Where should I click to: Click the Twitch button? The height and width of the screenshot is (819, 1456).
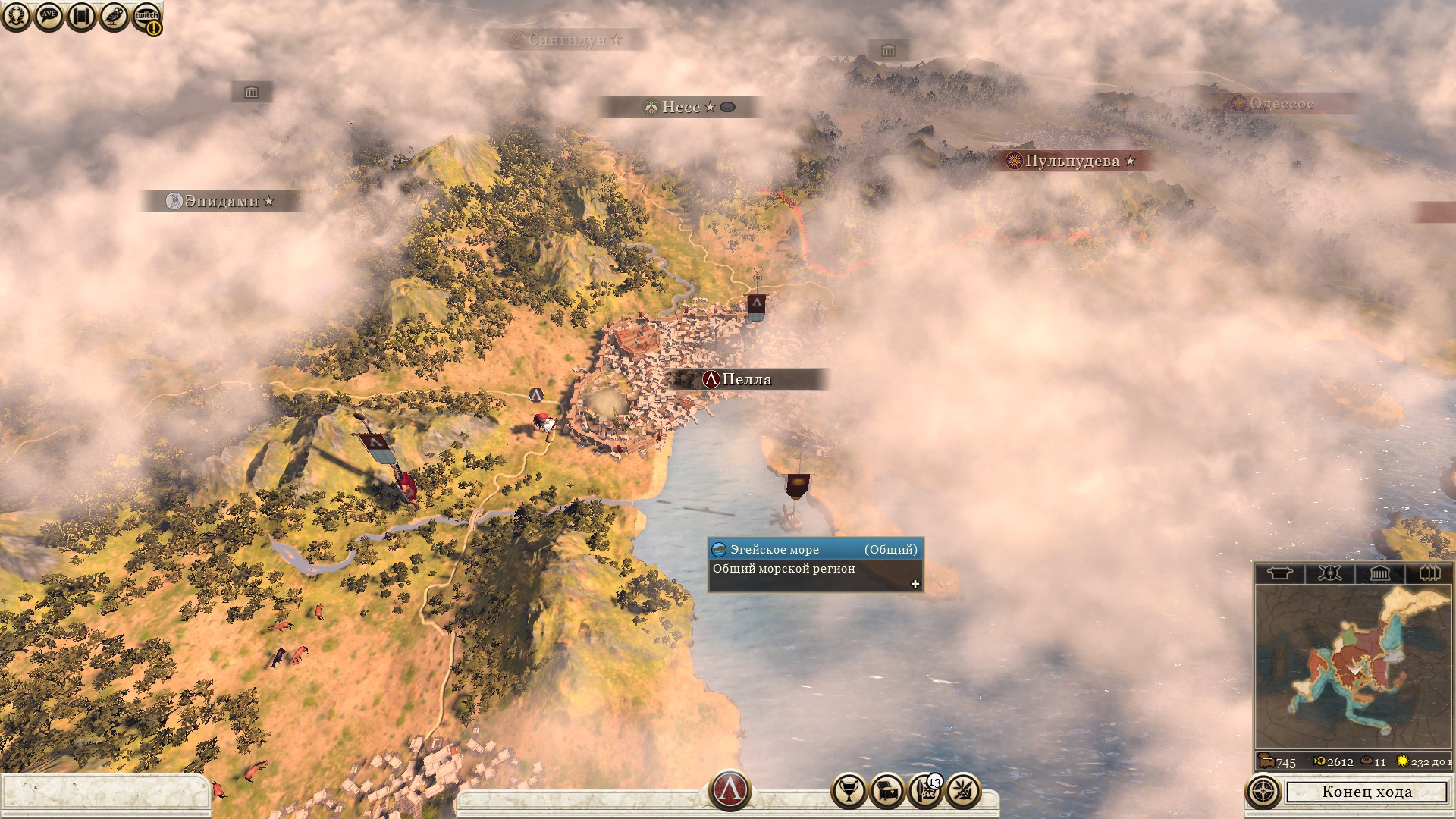pos(146,17)
